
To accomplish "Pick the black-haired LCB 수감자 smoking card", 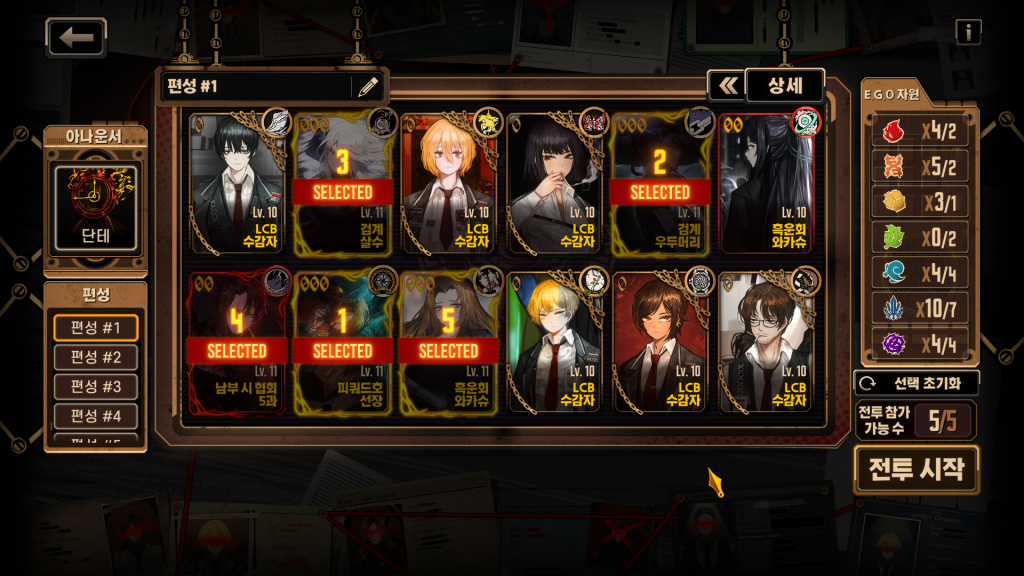I will point(554,180).
